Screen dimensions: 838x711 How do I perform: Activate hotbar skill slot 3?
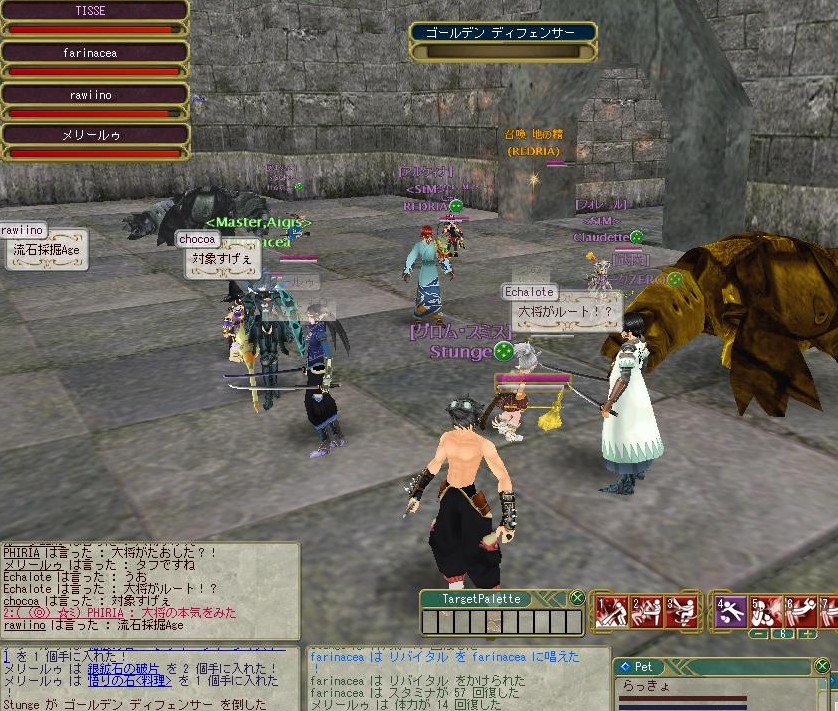682,612
